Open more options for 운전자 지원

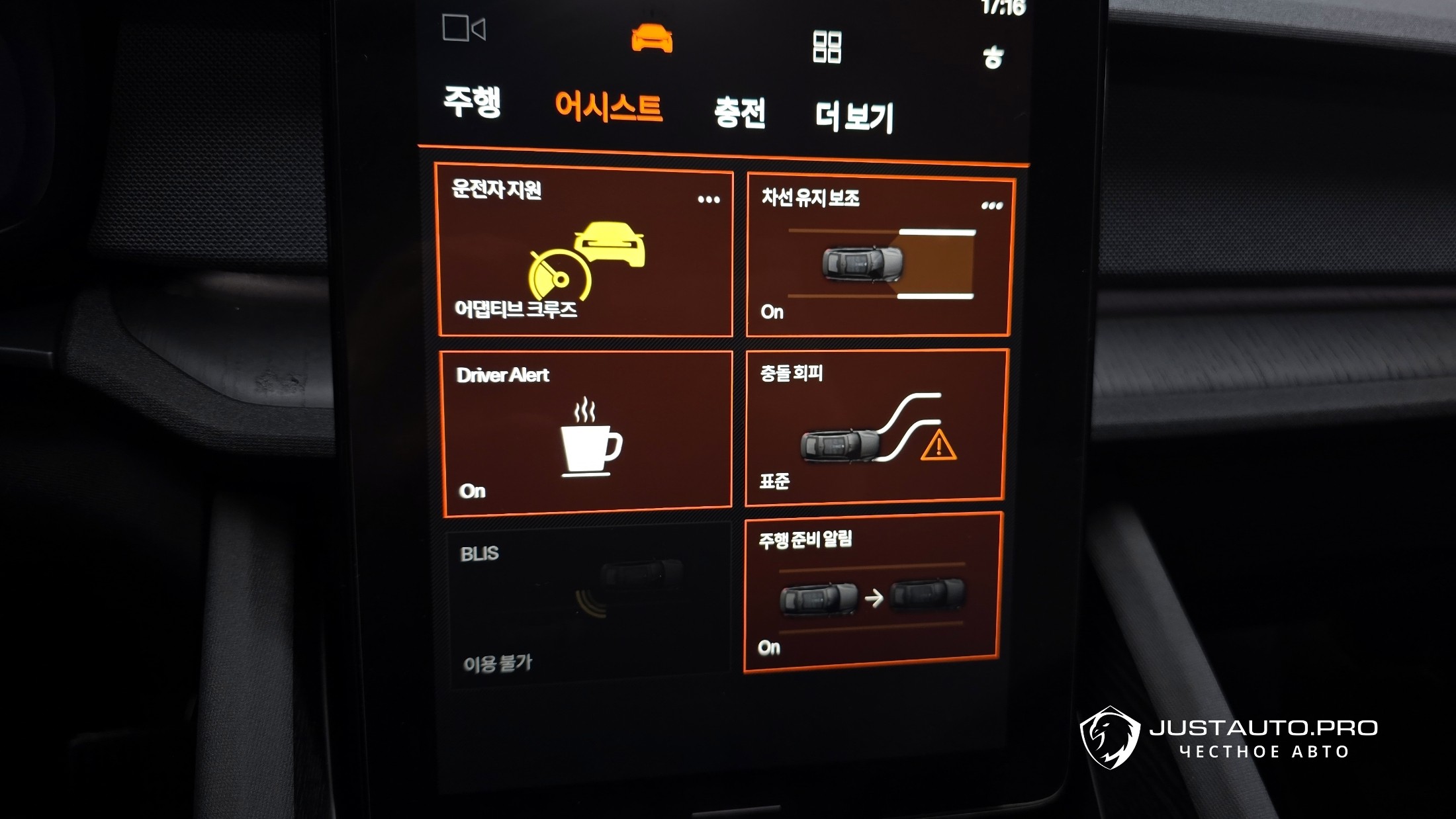708,199
